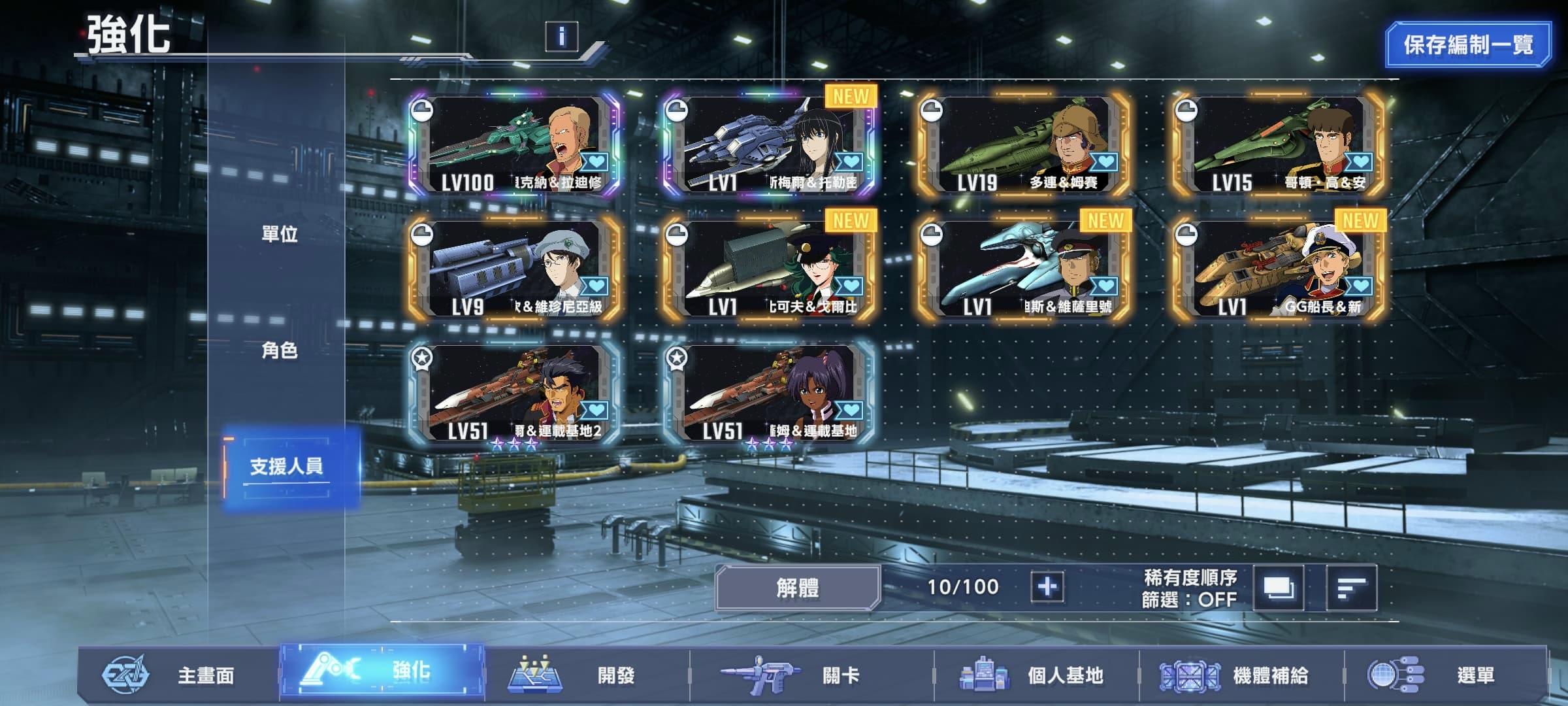Toggle the card display view icon

pos(1278,588)
